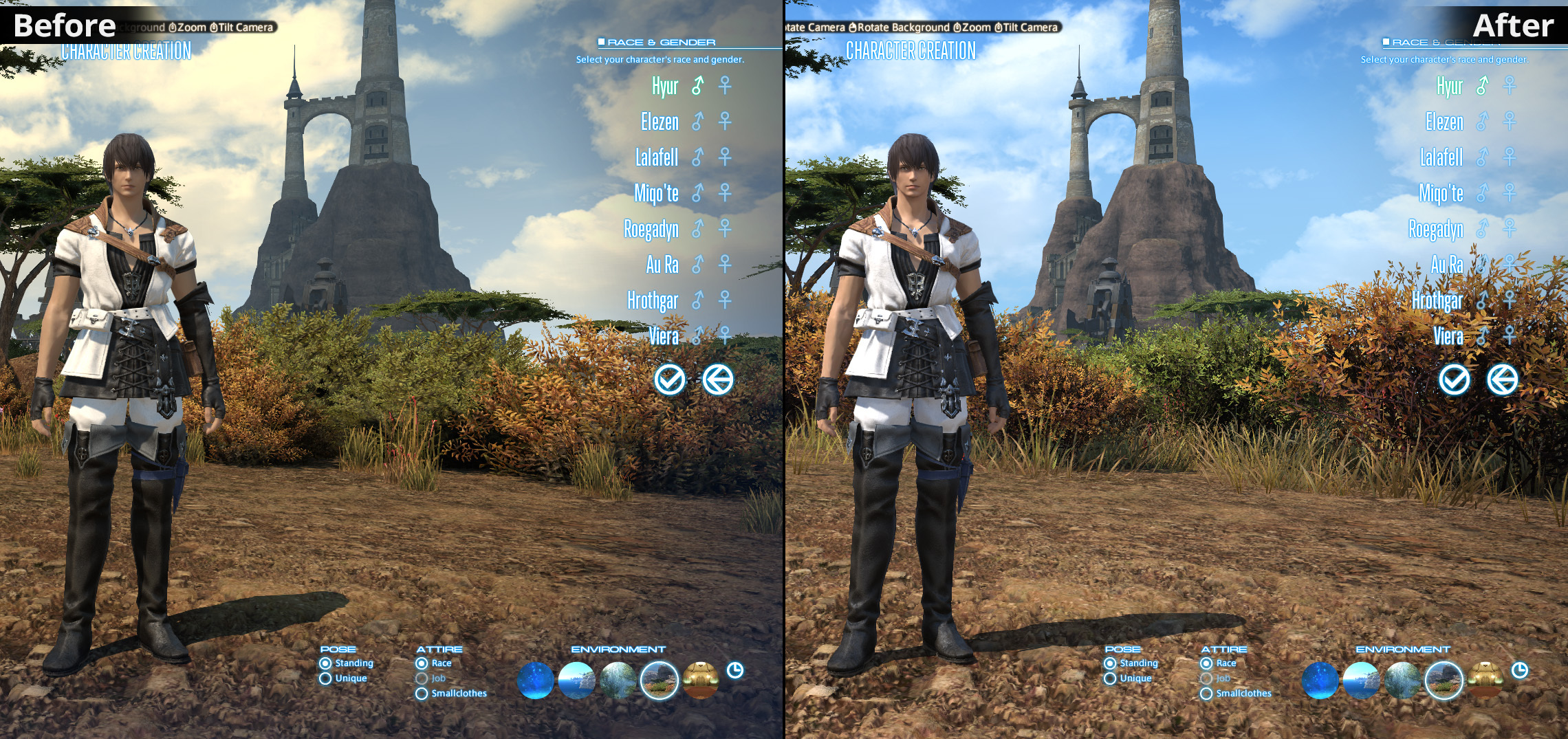Choose the Smallclothes attire option
1568x739 pixels.
coord(421,693)
